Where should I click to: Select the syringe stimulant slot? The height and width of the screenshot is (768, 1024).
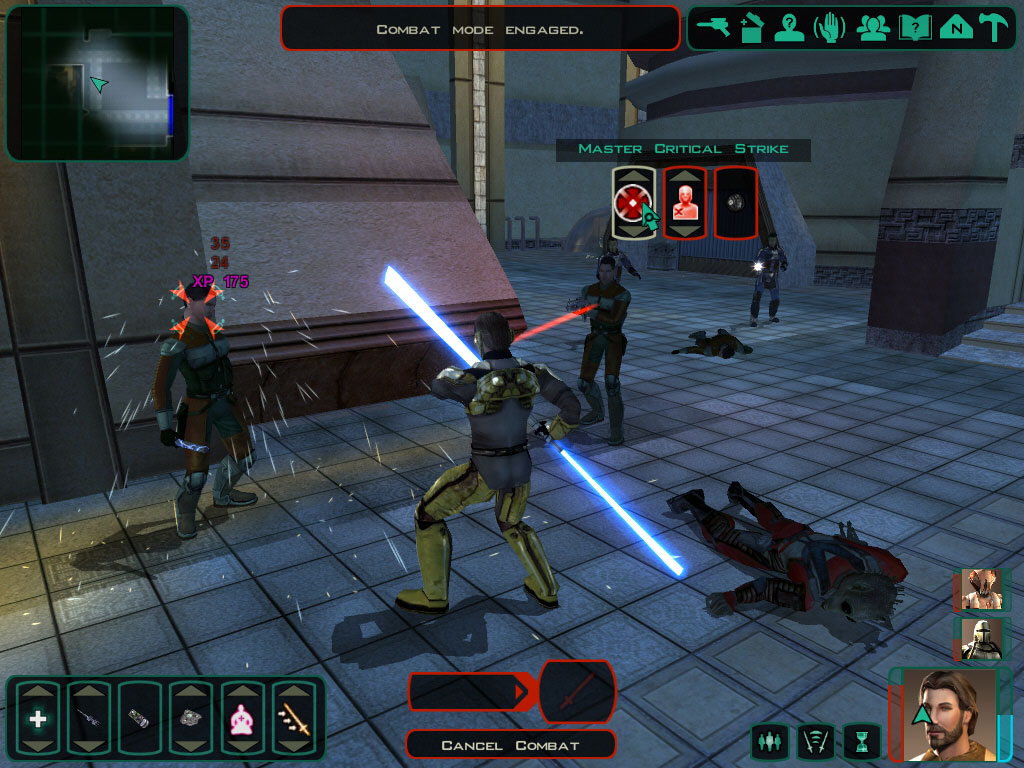click(88, 718)
